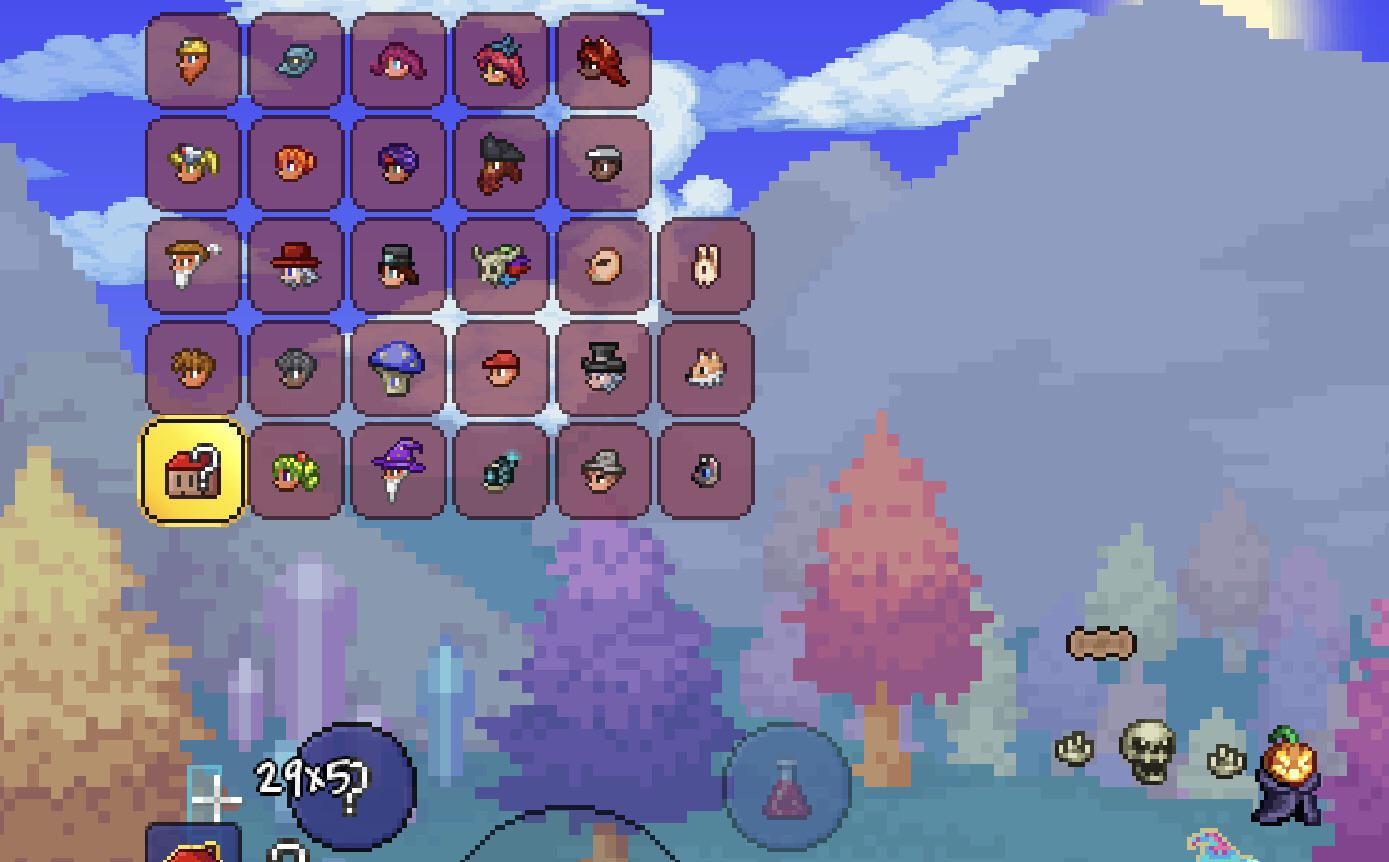The image size is (1389, 862).
Task: Select the Truffle's blue mushroom head icon
Action: click(x=399, y=367)
